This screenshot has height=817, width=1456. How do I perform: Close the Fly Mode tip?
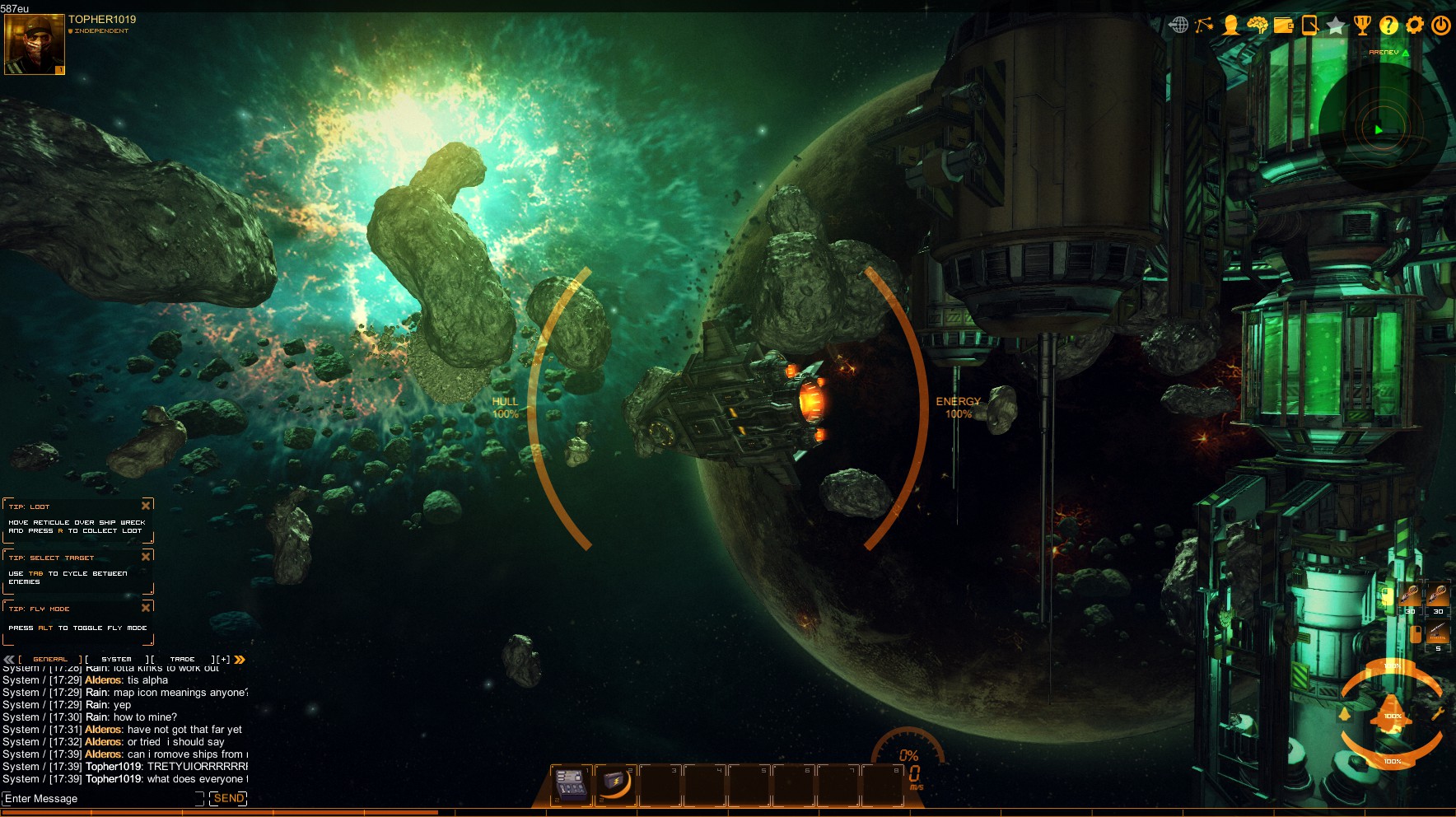146,608
